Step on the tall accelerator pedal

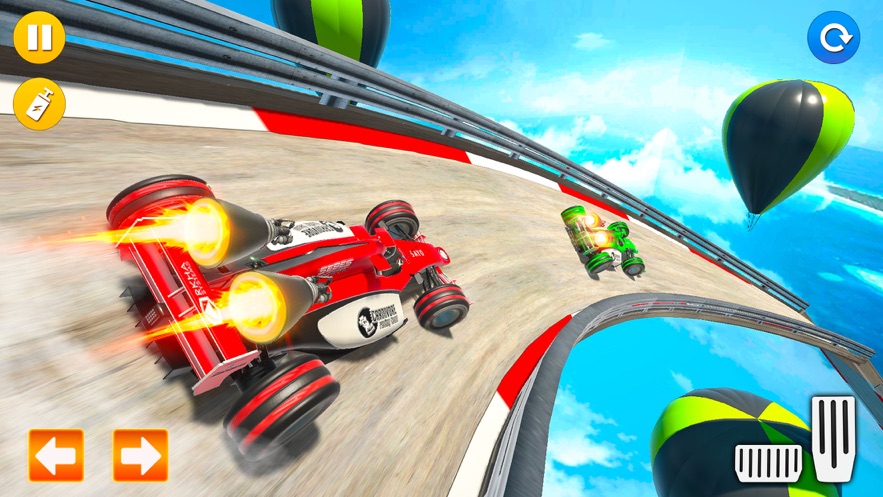point(832,438)
